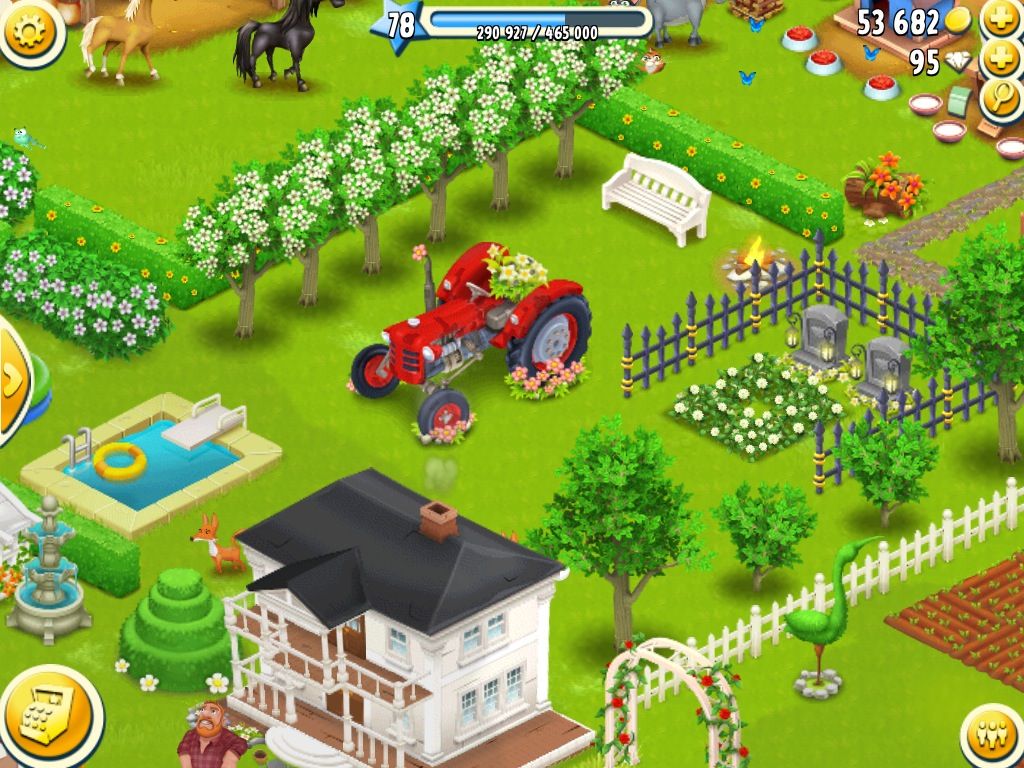Tap the plus button beside the diamonds
This screenshot has height=768, width=1024.
(1000, 59)
